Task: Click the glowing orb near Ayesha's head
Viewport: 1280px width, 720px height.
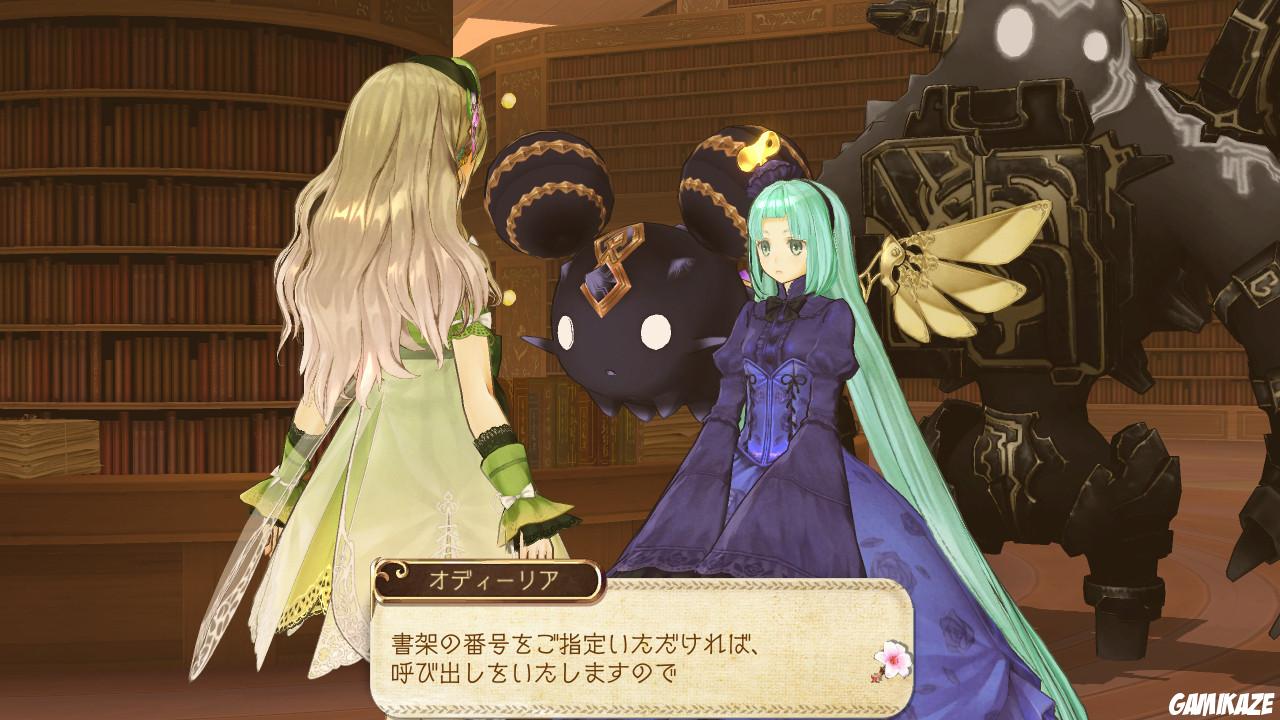Action: click(510, 100)
